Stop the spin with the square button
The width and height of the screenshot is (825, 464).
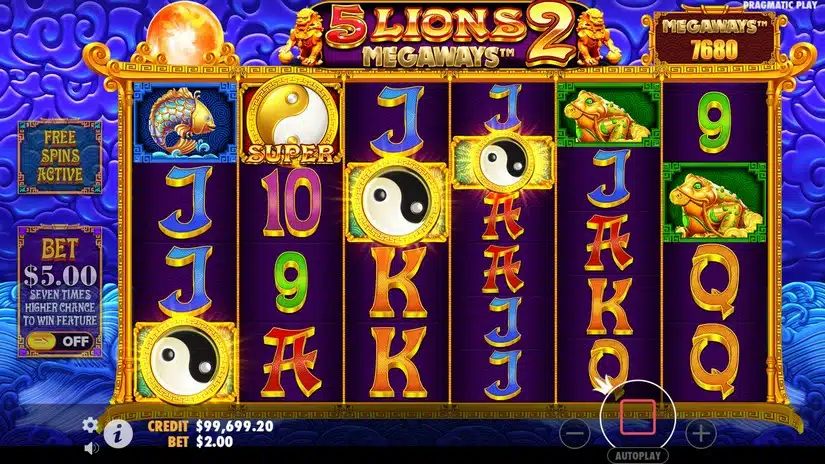click(637, 416)
